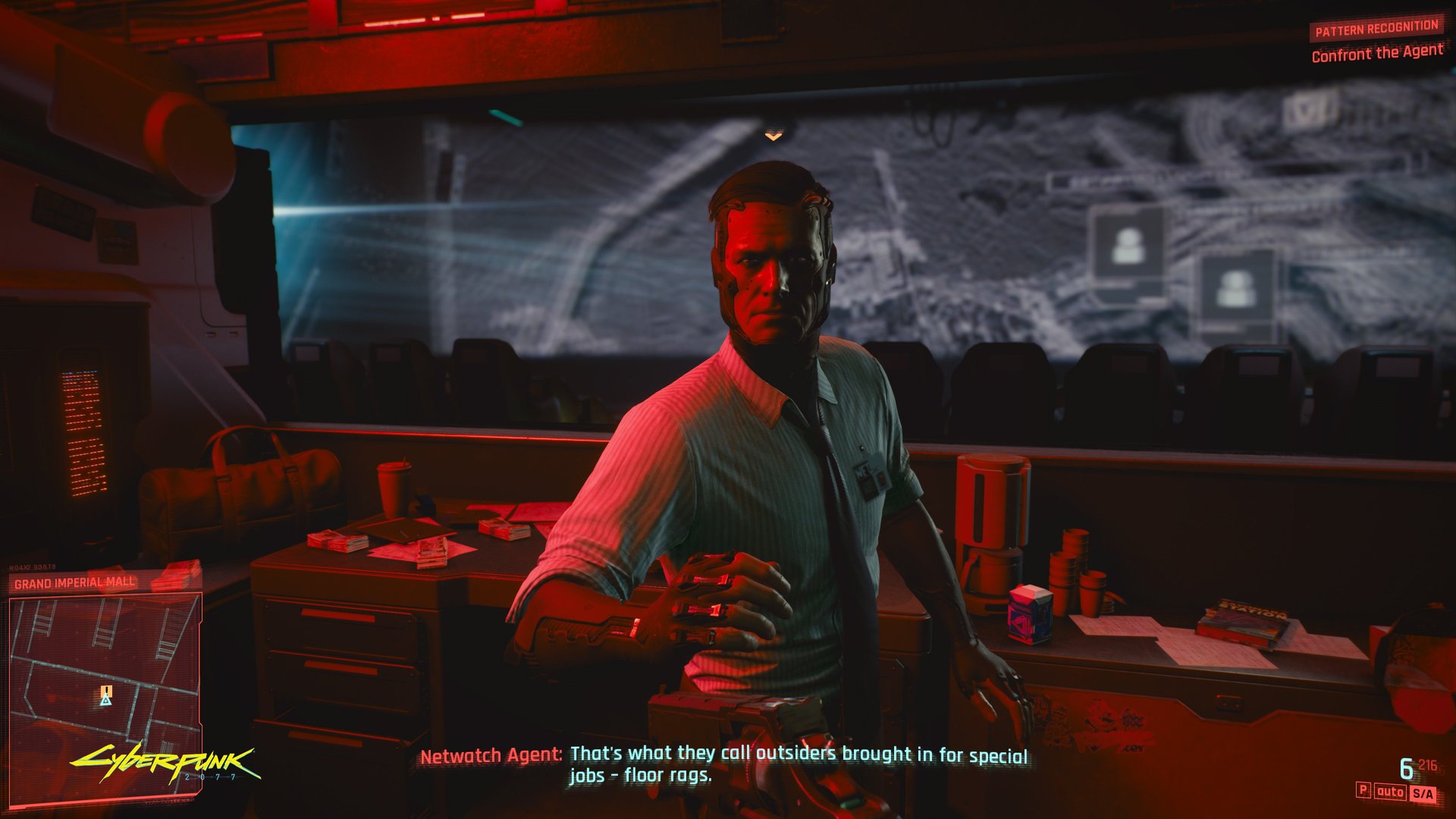Toggle the P weapon mode indicator

(x=1363, y=792)
